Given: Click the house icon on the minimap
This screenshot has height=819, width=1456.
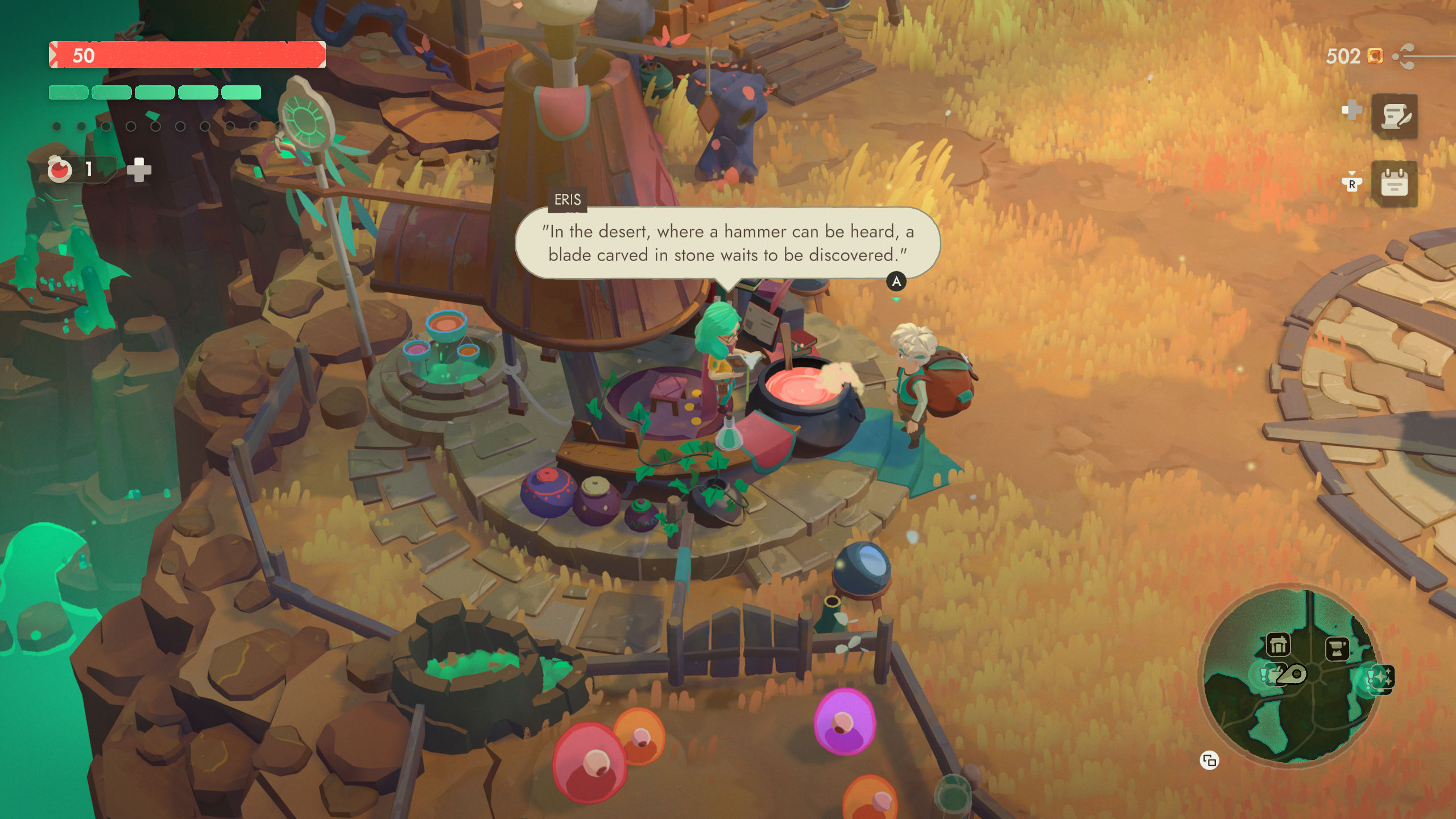Looking at the screenshot, I should pos(1279,643).
